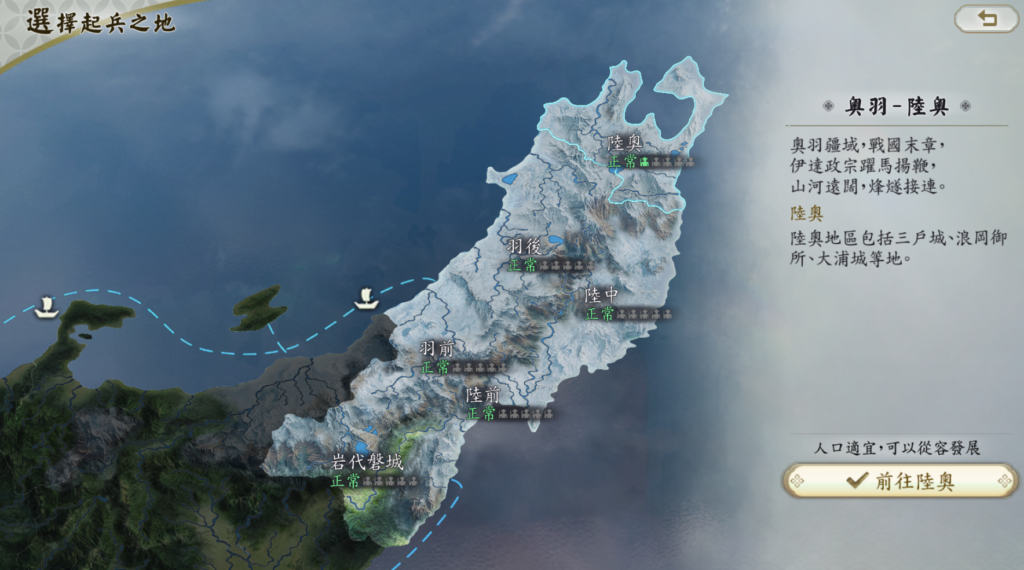Select the 陸中 region label
The image size is (1024, 570).
[x=603, y=295]
